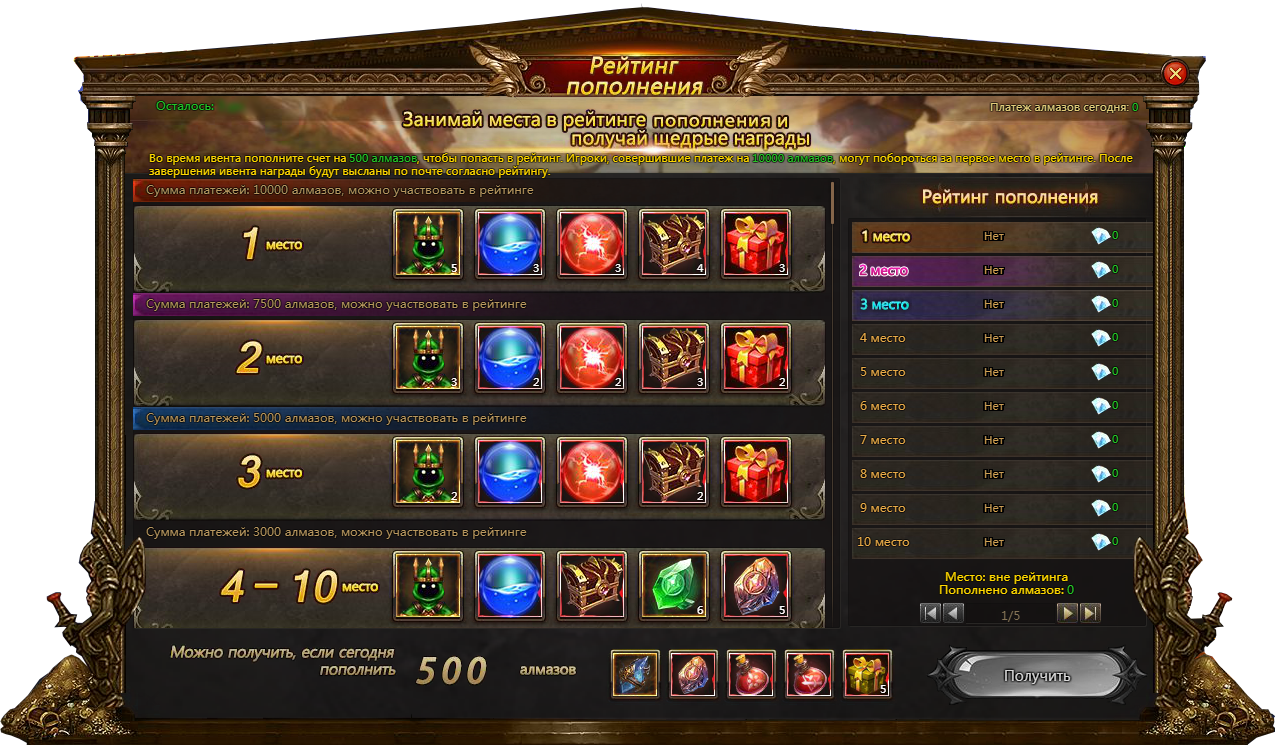This screenshot has height=745, width=1275.
Task: Inspect the red gift box reward for 2 место
Action: pos(756,358)
